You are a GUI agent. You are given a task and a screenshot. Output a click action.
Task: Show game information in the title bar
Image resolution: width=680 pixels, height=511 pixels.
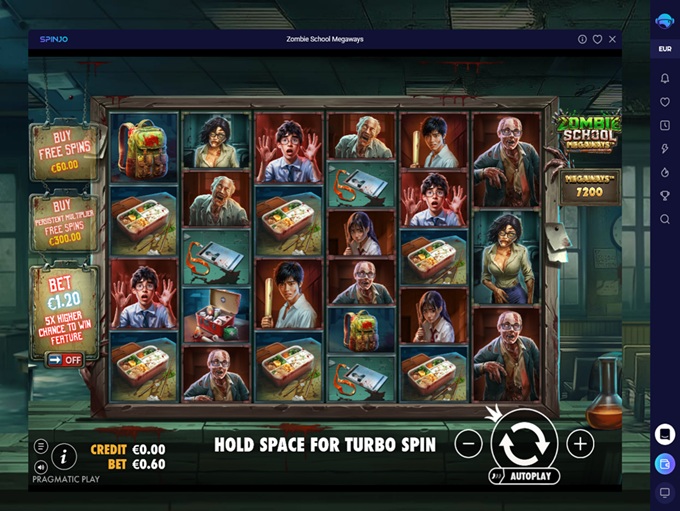[x=582, y=39]
